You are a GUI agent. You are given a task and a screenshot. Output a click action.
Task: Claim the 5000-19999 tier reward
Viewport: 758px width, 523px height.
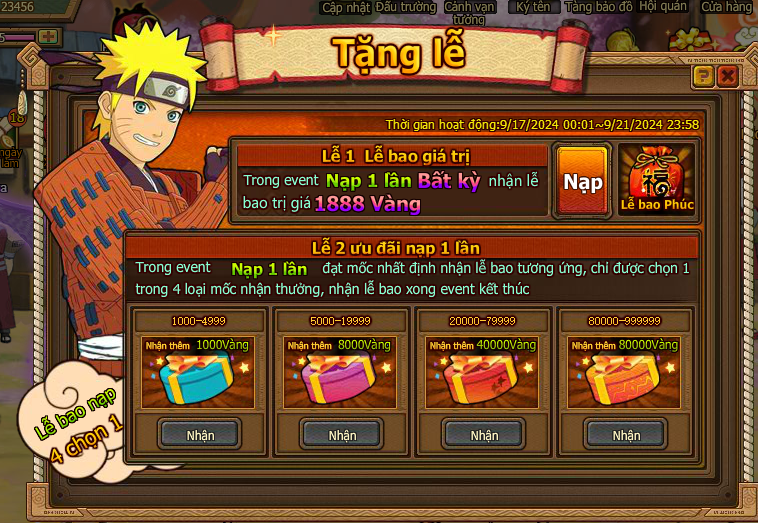tap(342, 434)
